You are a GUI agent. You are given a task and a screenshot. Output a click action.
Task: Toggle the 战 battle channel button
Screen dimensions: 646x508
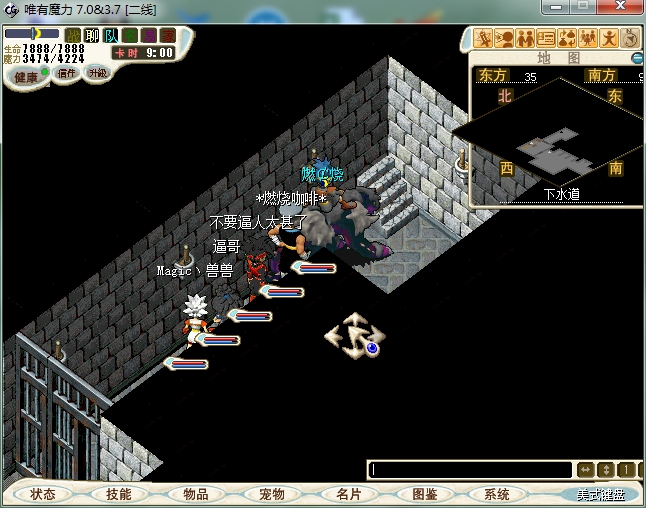(73, 36)
